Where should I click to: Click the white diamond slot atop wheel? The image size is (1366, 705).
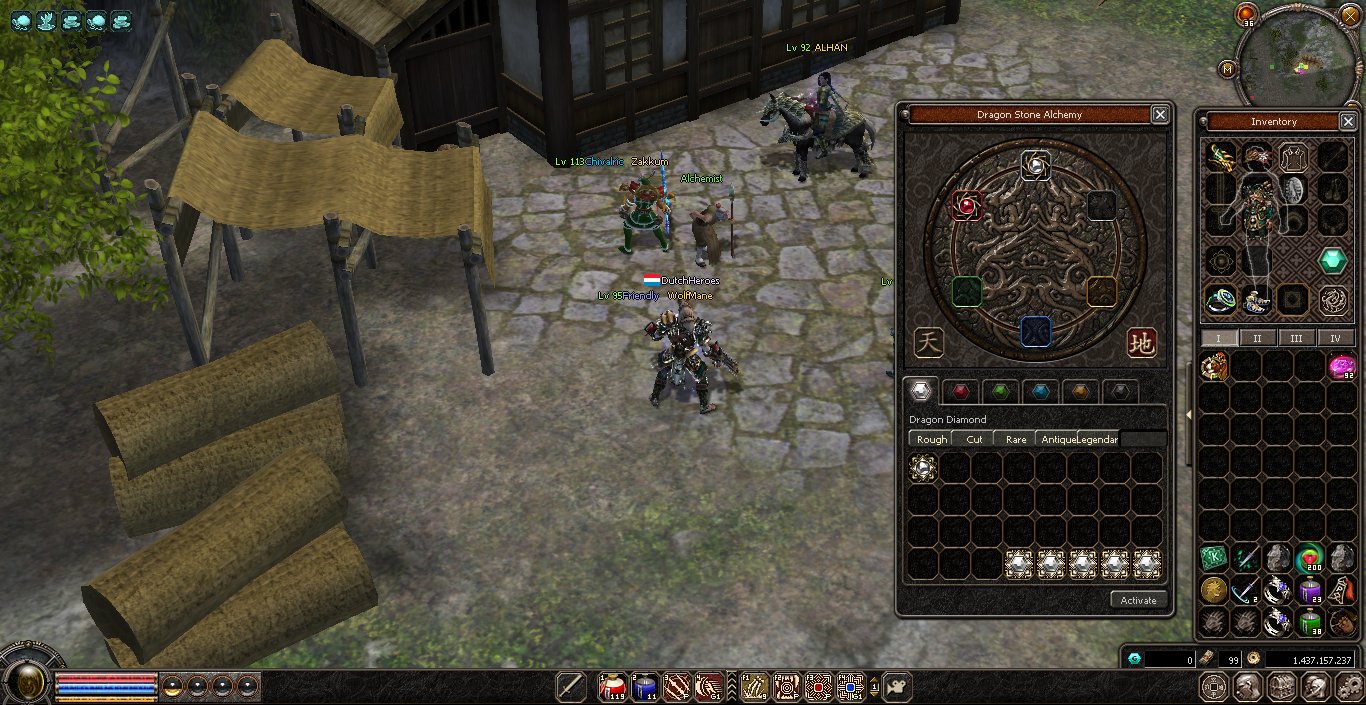[1036, 165]
